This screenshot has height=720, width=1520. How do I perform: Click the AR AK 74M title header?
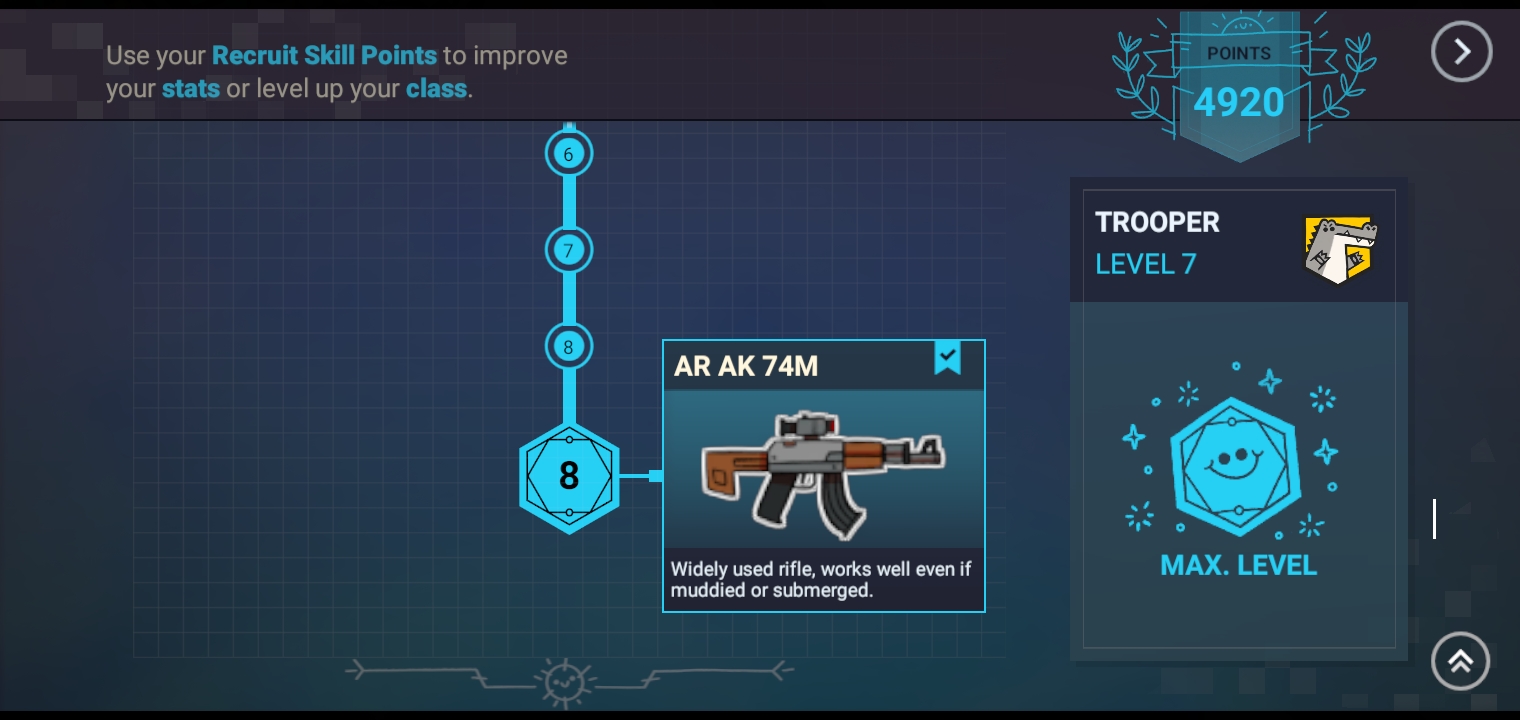coord(745,366)
